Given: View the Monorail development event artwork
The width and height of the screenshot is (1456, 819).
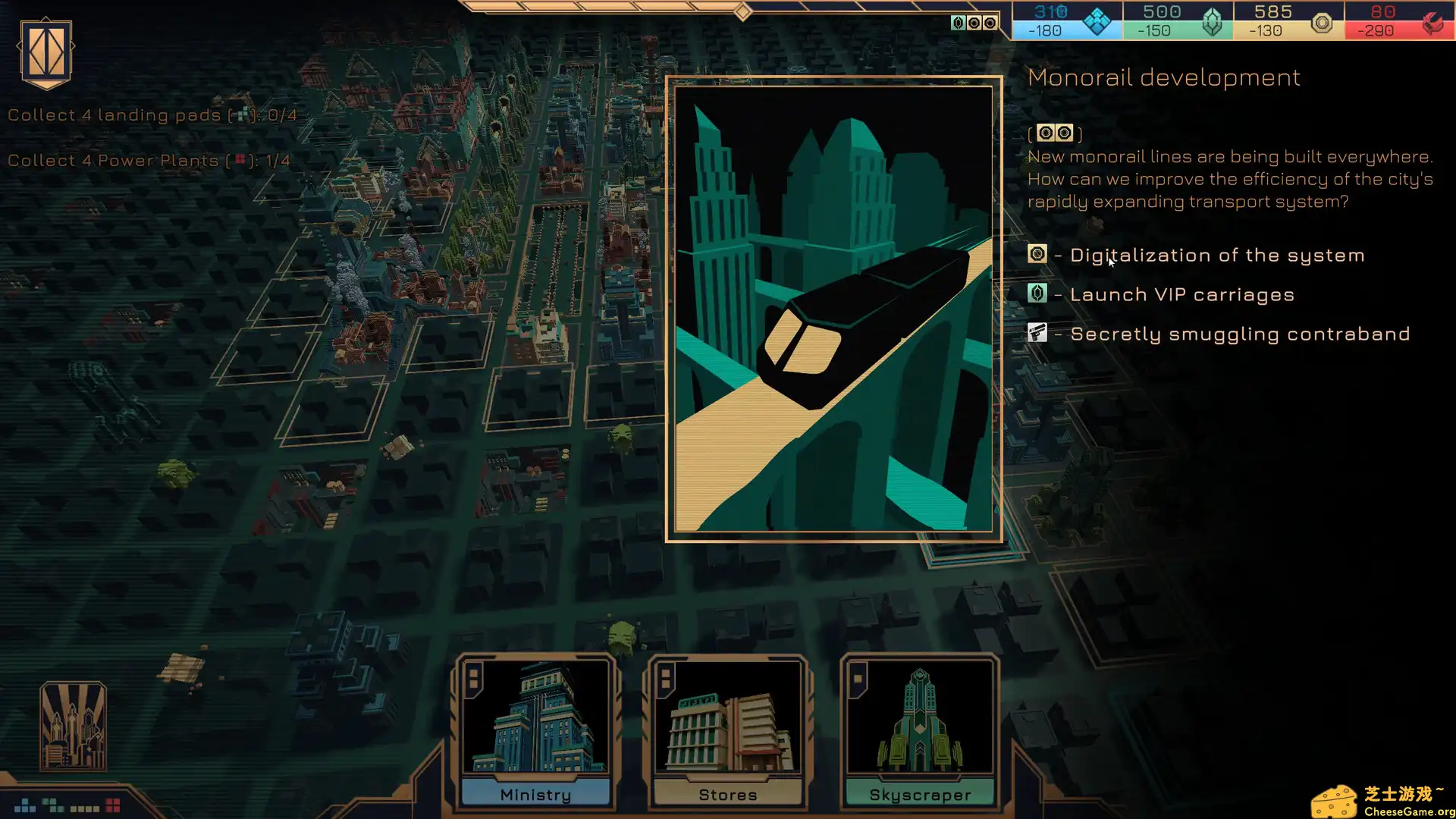Looking at the screenshot, I should click(833, 309).
